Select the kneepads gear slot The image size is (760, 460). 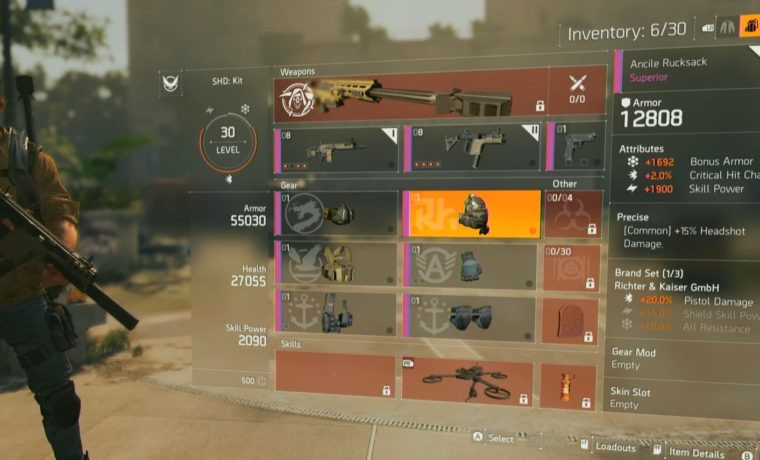(x=472, y=313)
